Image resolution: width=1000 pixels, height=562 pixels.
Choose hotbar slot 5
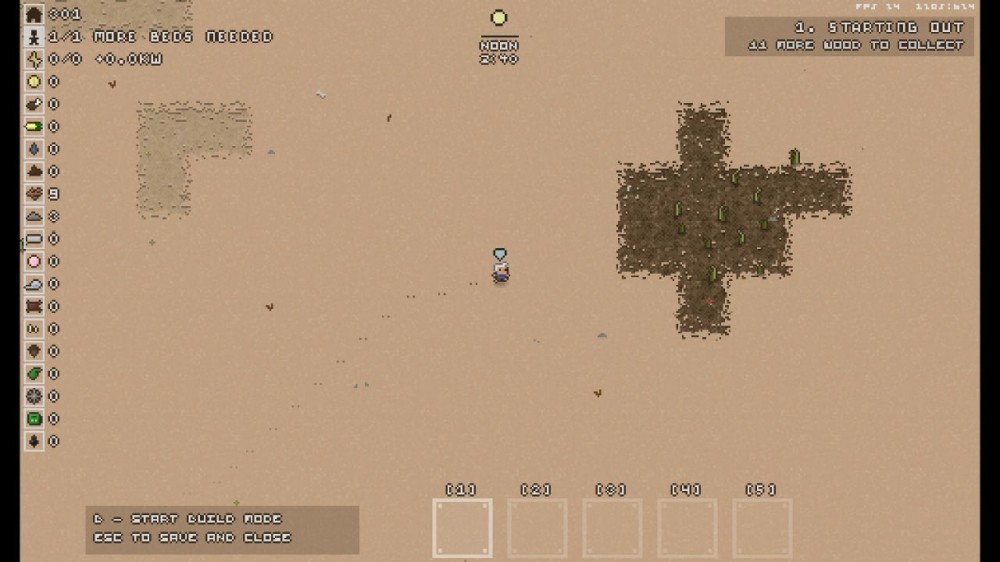pos(762,528)
